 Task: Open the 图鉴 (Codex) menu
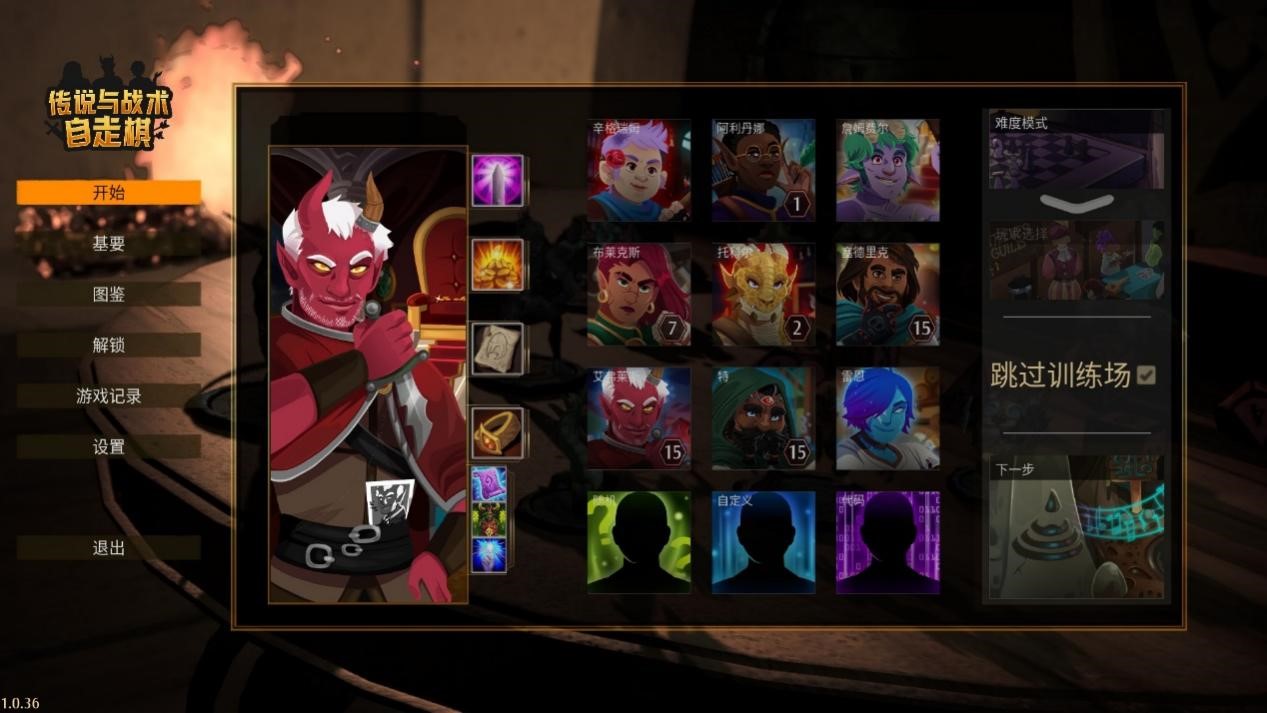click(x=108, y=295)
